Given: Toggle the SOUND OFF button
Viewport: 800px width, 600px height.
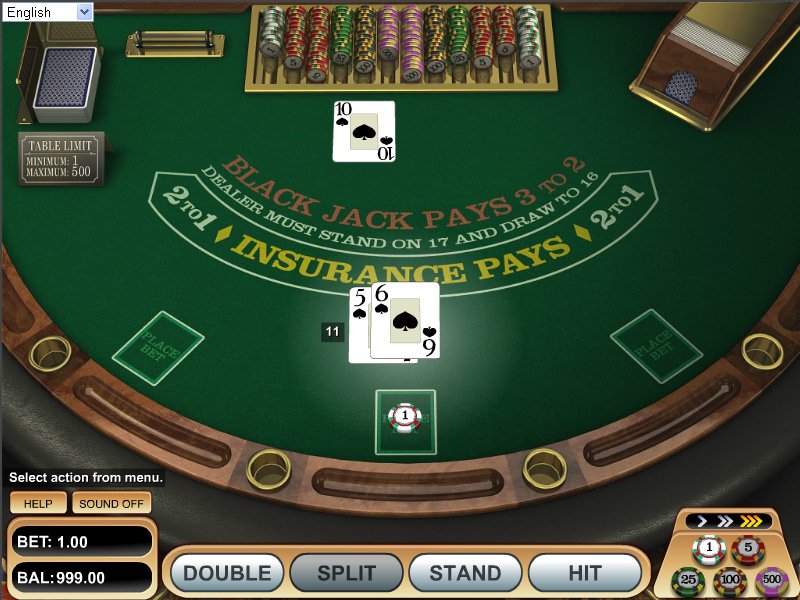Looking at the screenshot, I should pyautogui.click(x=111, y=504).
